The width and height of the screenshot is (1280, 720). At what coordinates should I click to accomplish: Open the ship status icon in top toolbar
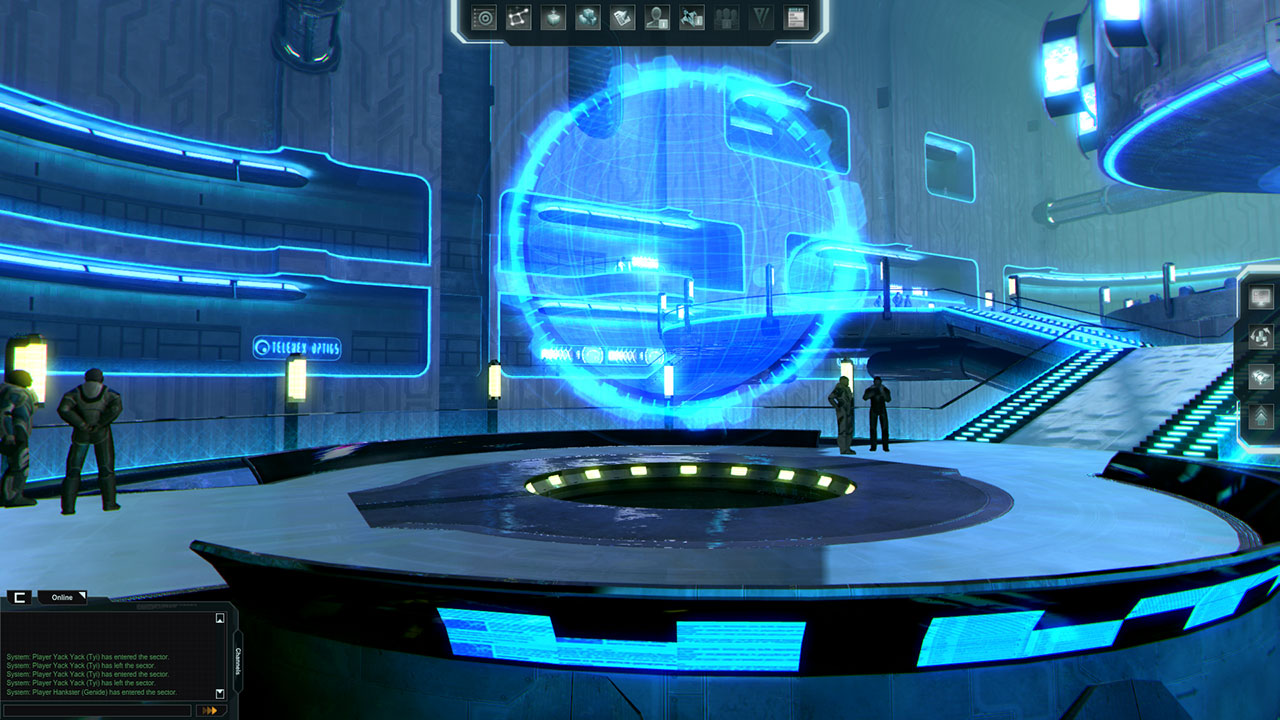click(690, 16)
